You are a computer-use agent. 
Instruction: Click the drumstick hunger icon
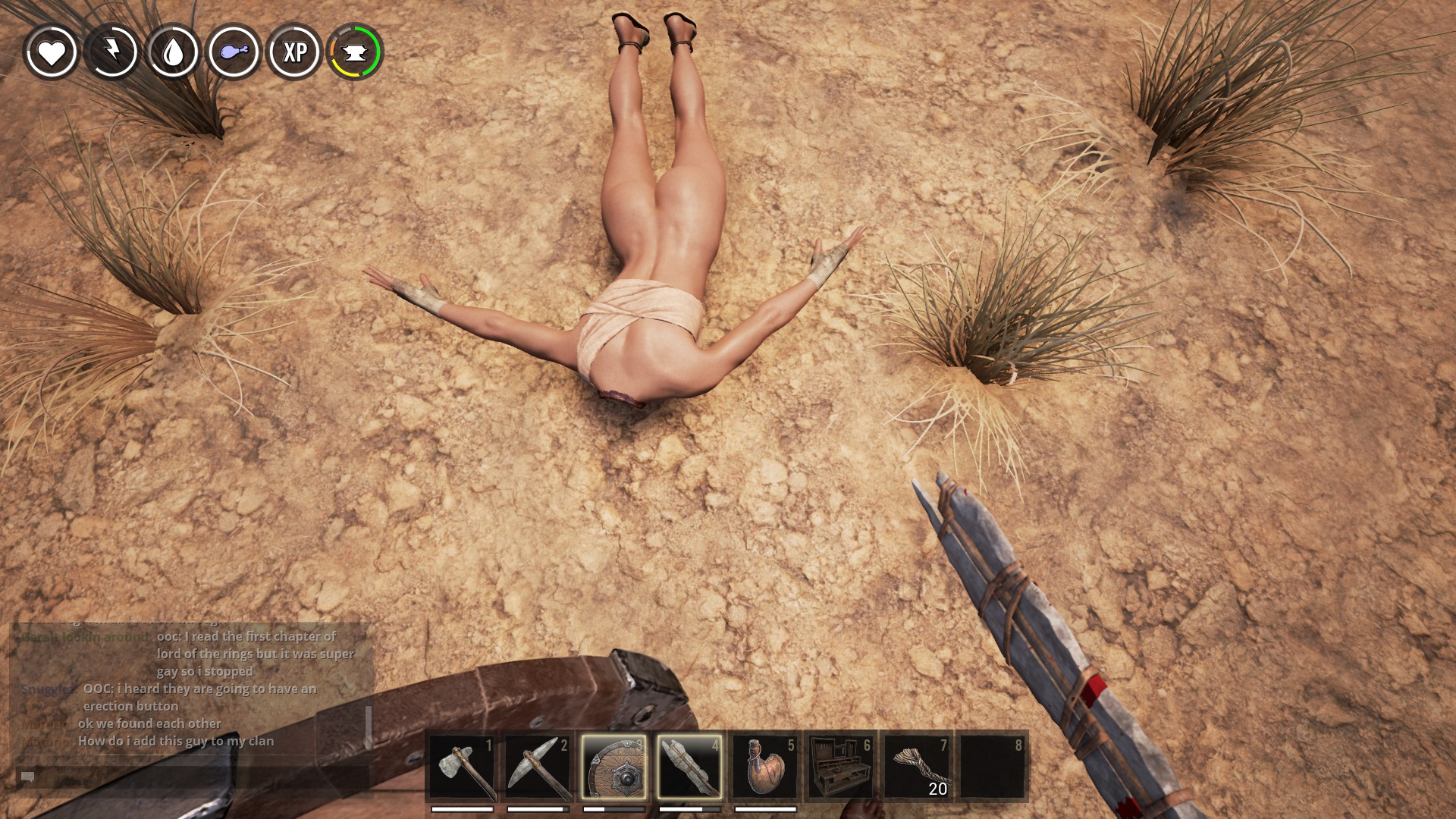(234, 52)
